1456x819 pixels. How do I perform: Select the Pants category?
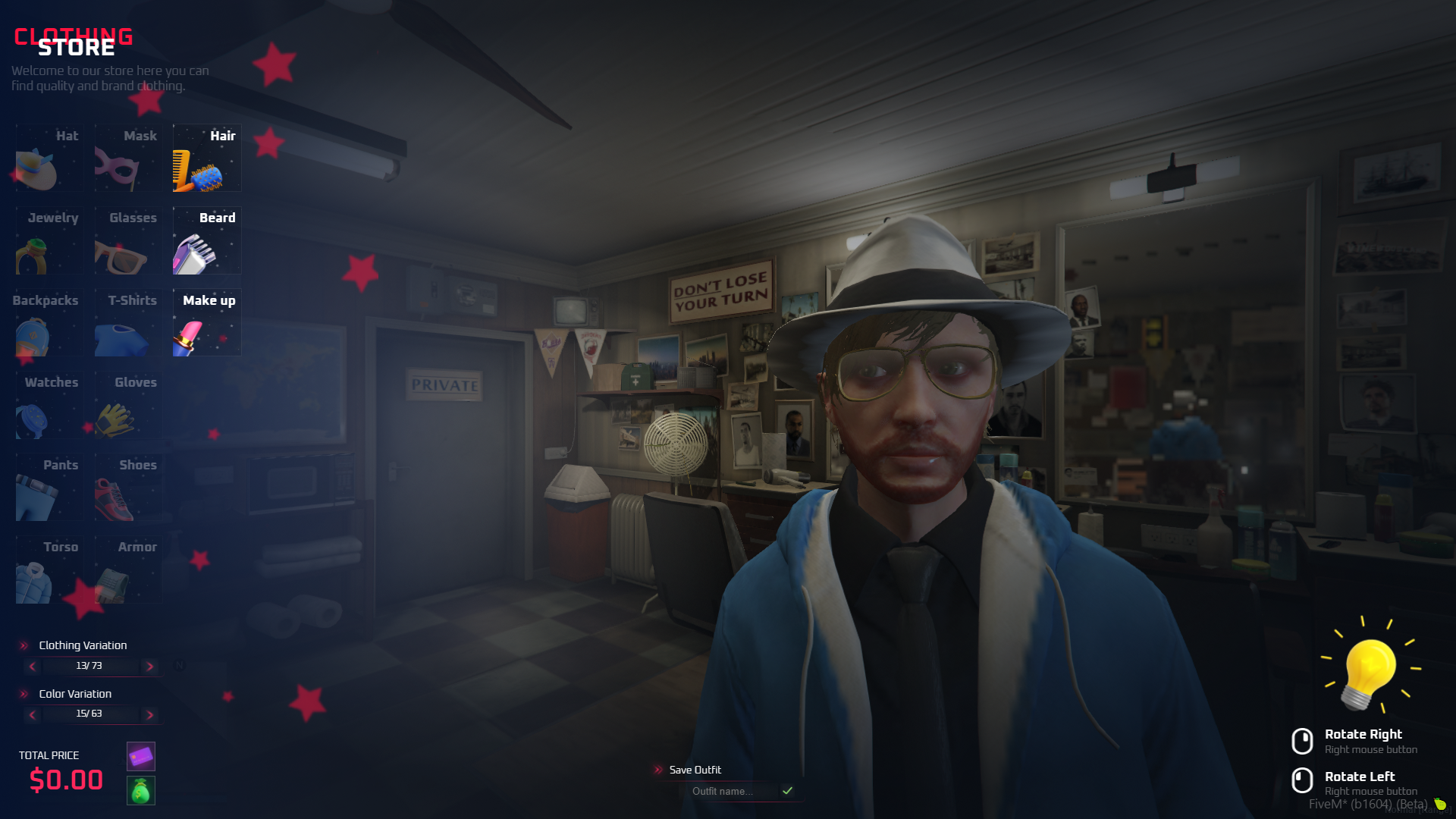50,488
